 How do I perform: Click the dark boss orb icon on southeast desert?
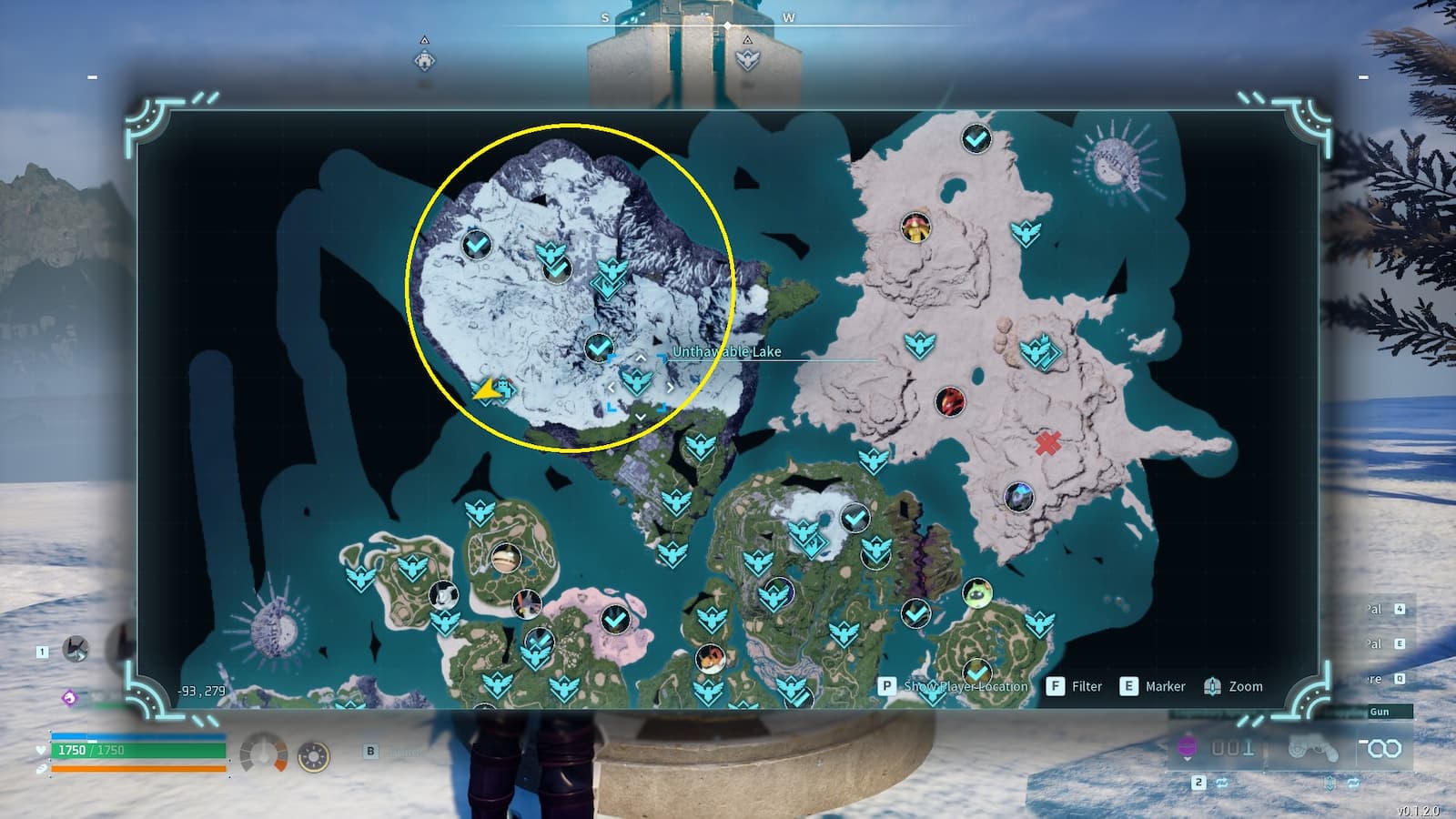(1019, 498)
